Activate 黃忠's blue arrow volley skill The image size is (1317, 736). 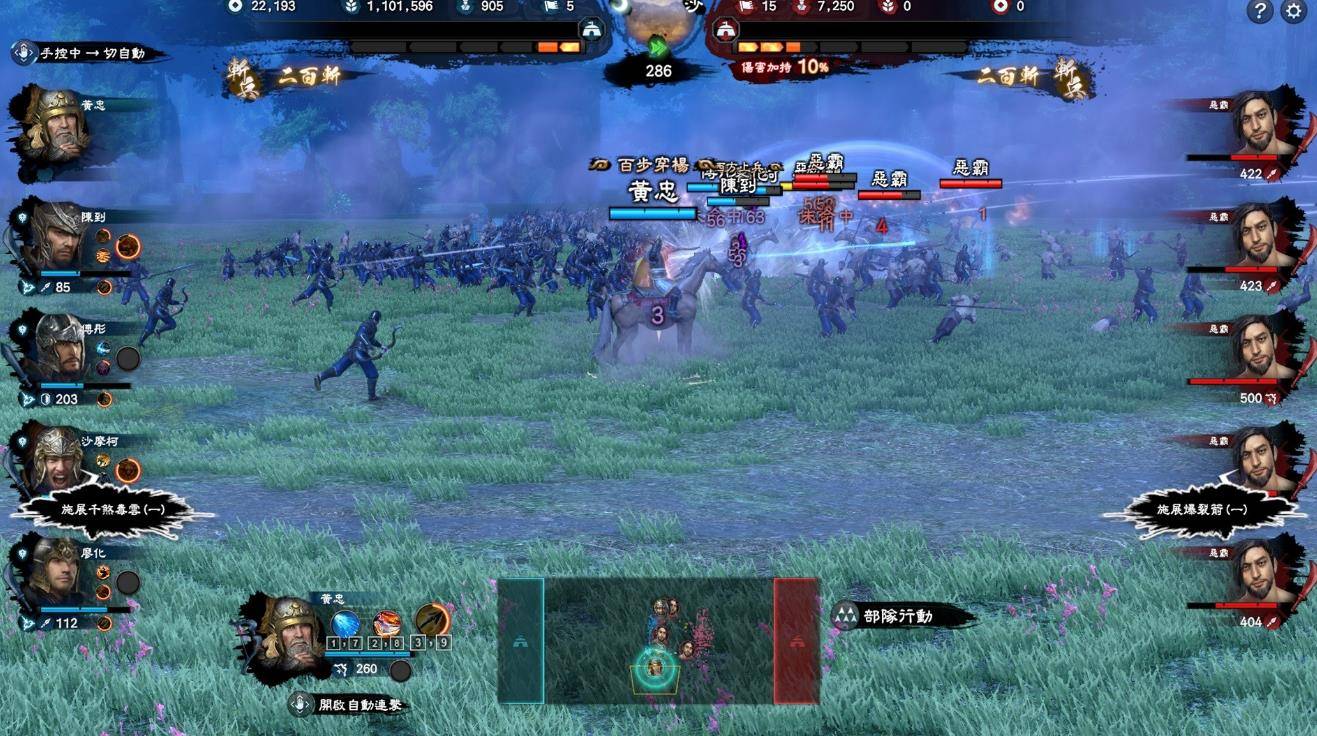tap(345, 625)
